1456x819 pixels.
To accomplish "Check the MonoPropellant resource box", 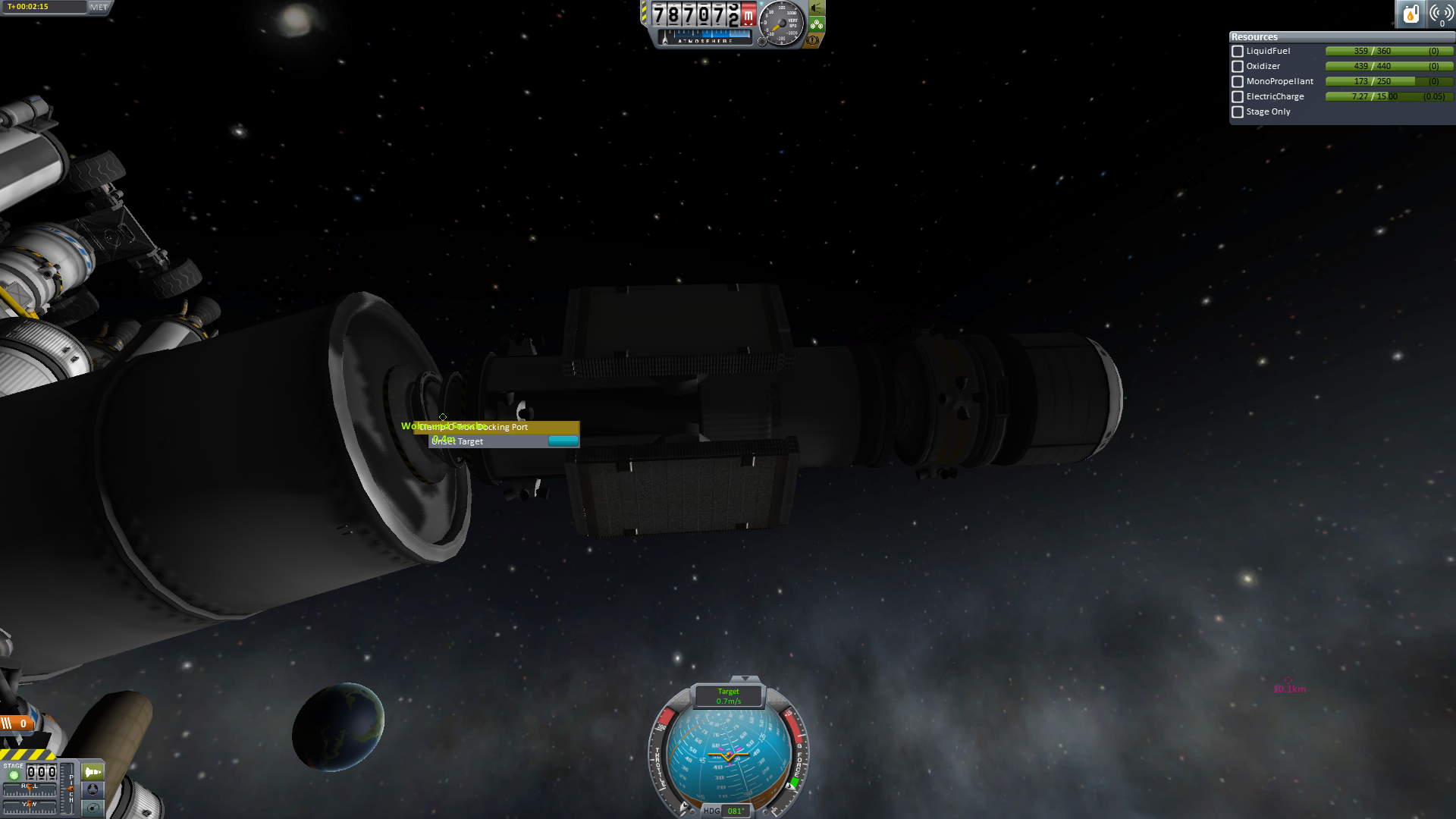I will (1238, 82).
